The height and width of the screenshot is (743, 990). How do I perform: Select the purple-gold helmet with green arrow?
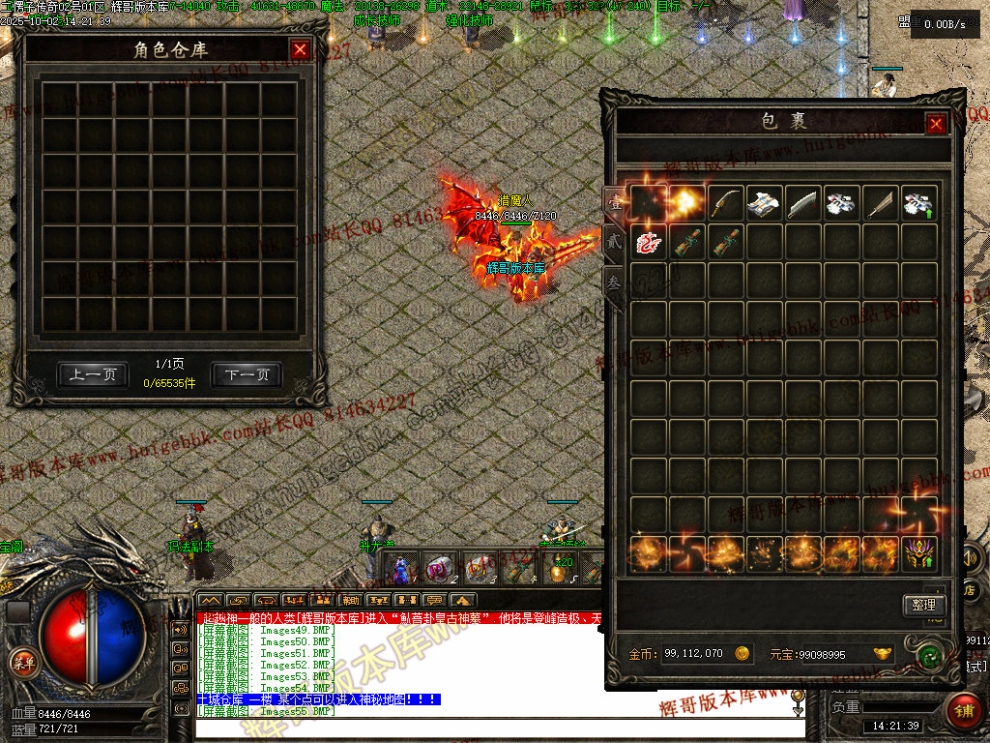pyautogui.click(x=919, y=553)
